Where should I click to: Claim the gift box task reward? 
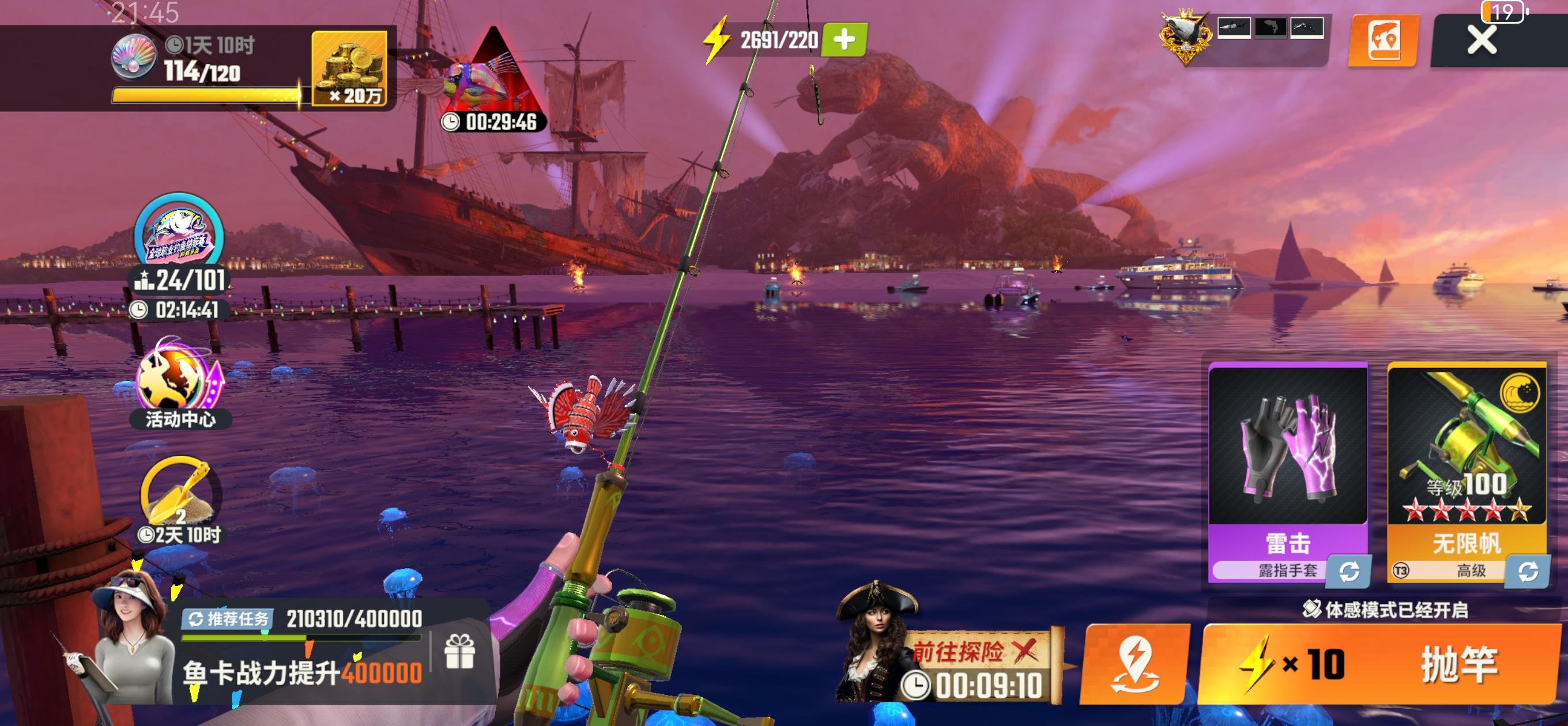coord(459,651)
